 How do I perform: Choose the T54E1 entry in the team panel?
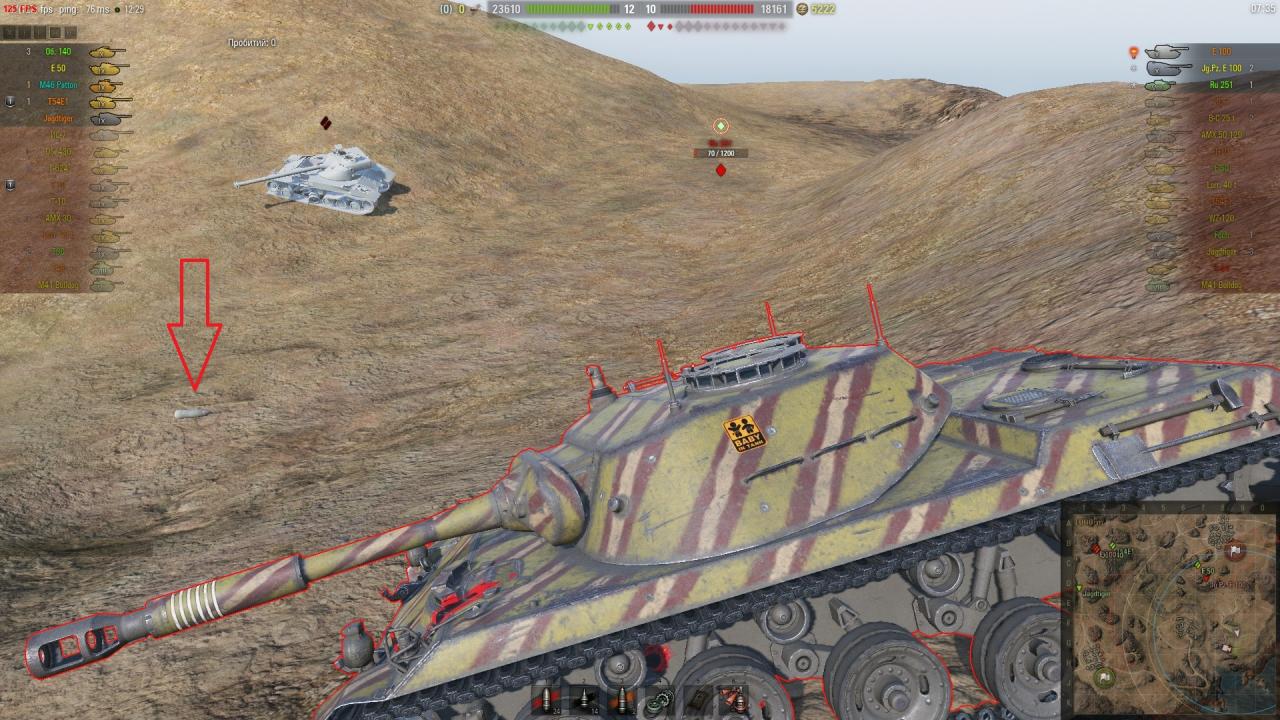[x=60, y=101]
